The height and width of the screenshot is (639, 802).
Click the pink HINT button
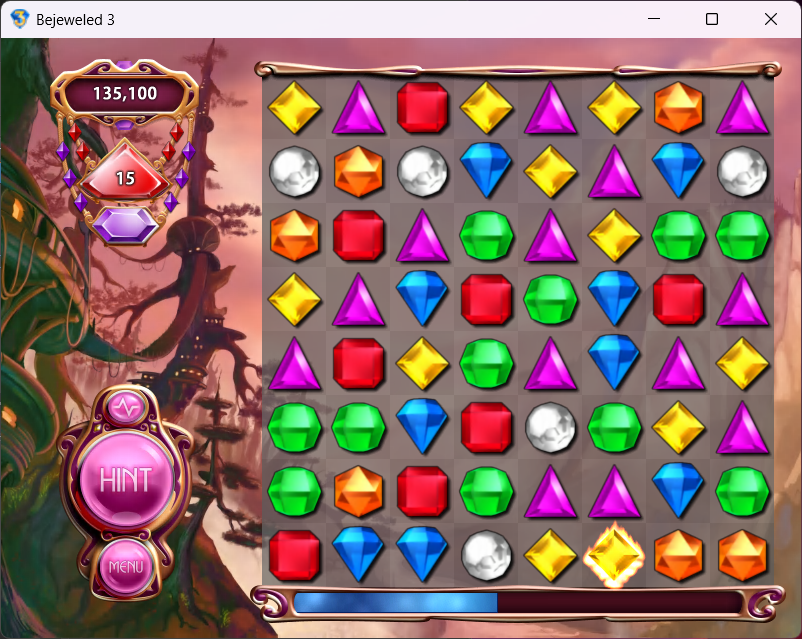pos(125,479)
